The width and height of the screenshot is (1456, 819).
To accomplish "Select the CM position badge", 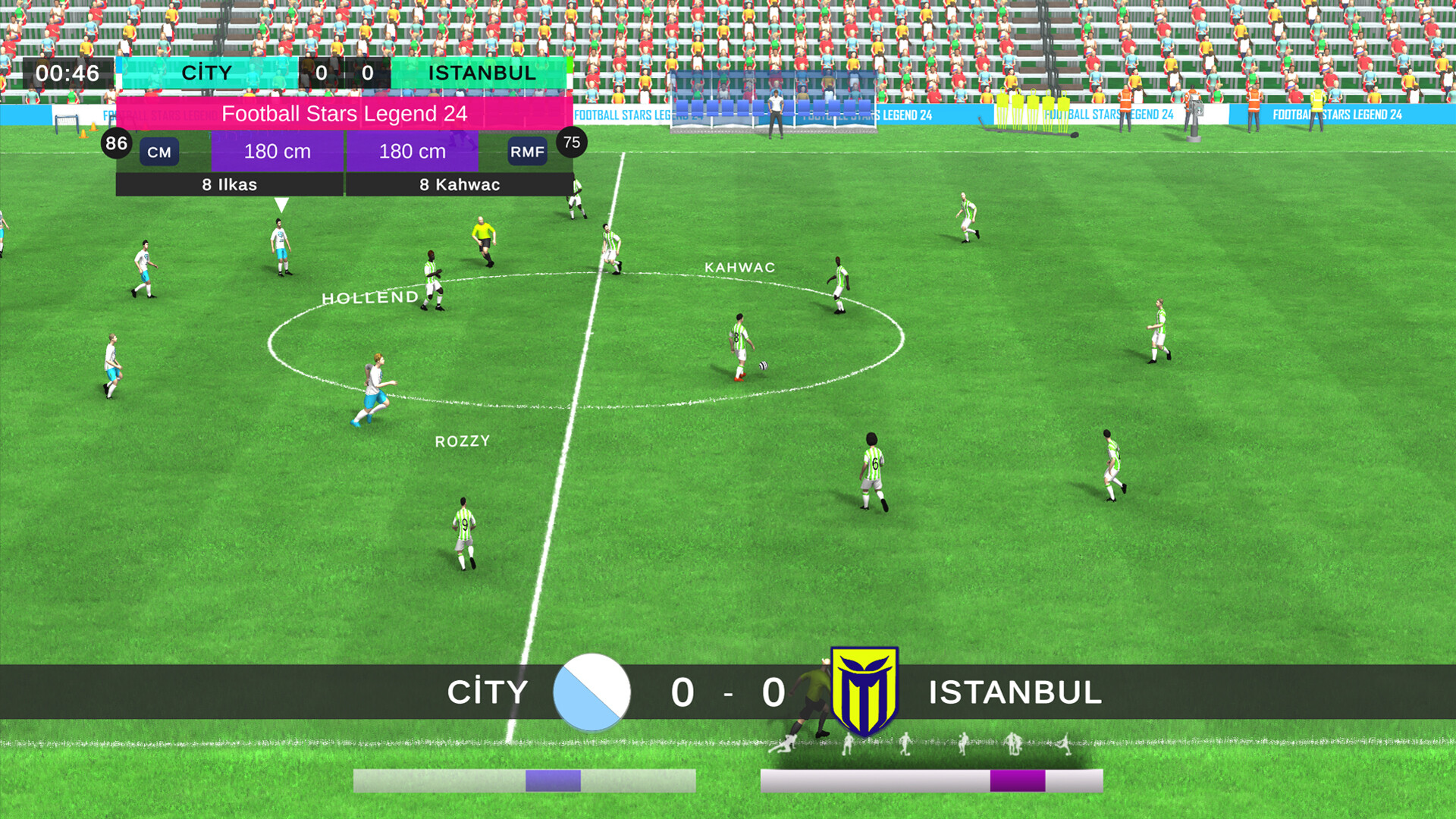I will point(158,151).
